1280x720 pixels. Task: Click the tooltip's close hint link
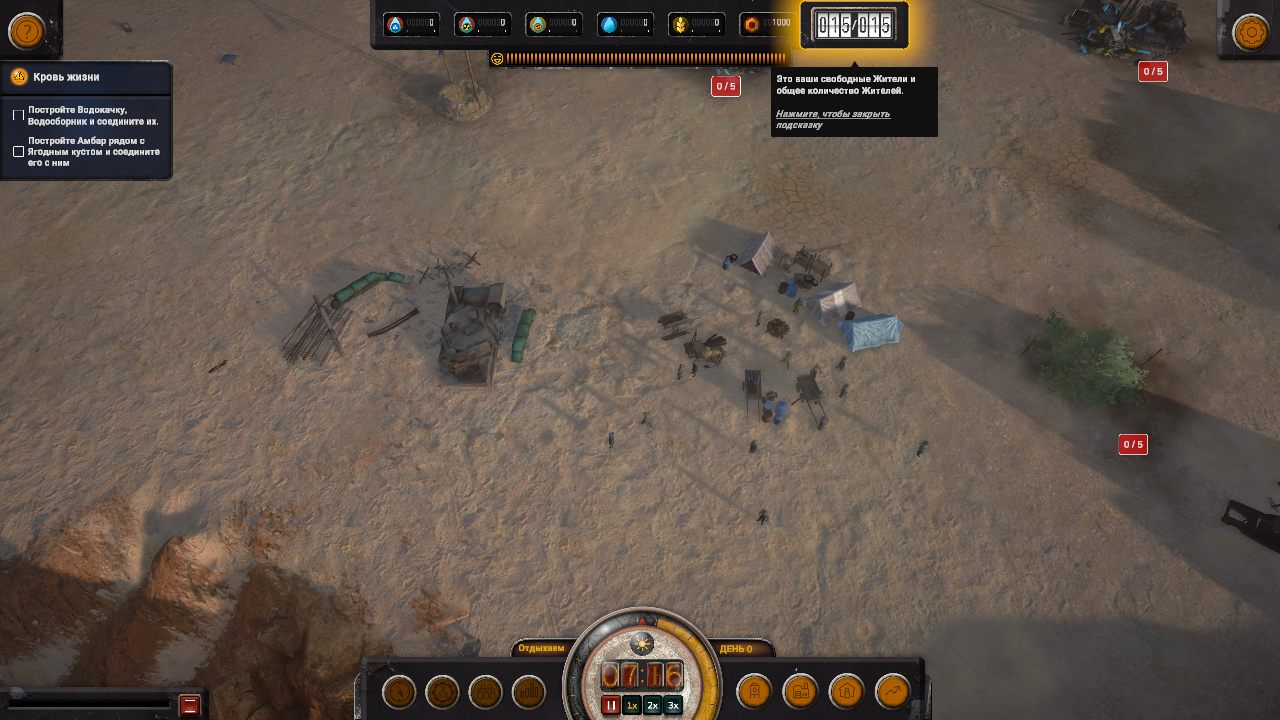pyautogui.click(x=832, y=119)
